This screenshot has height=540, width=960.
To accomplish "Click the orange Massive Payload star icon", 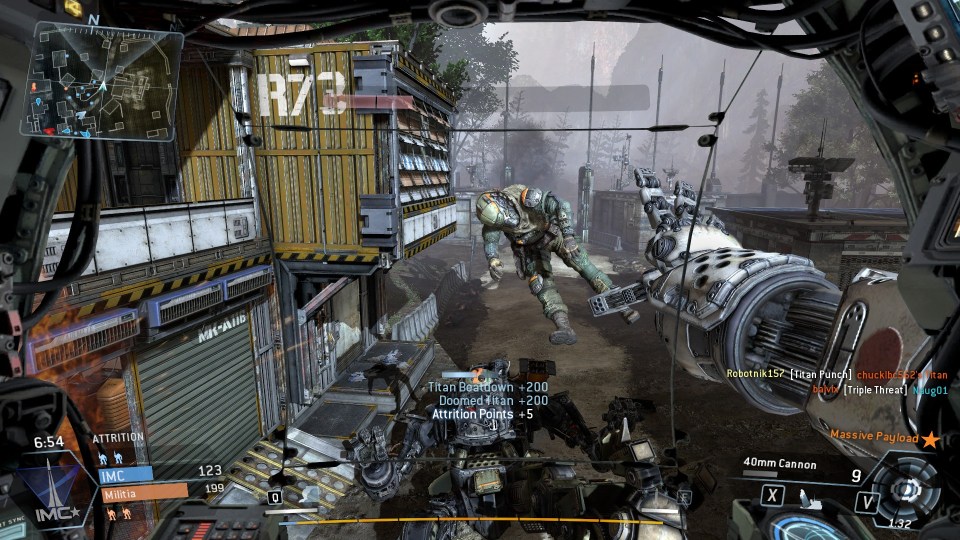I will [930, 438].
